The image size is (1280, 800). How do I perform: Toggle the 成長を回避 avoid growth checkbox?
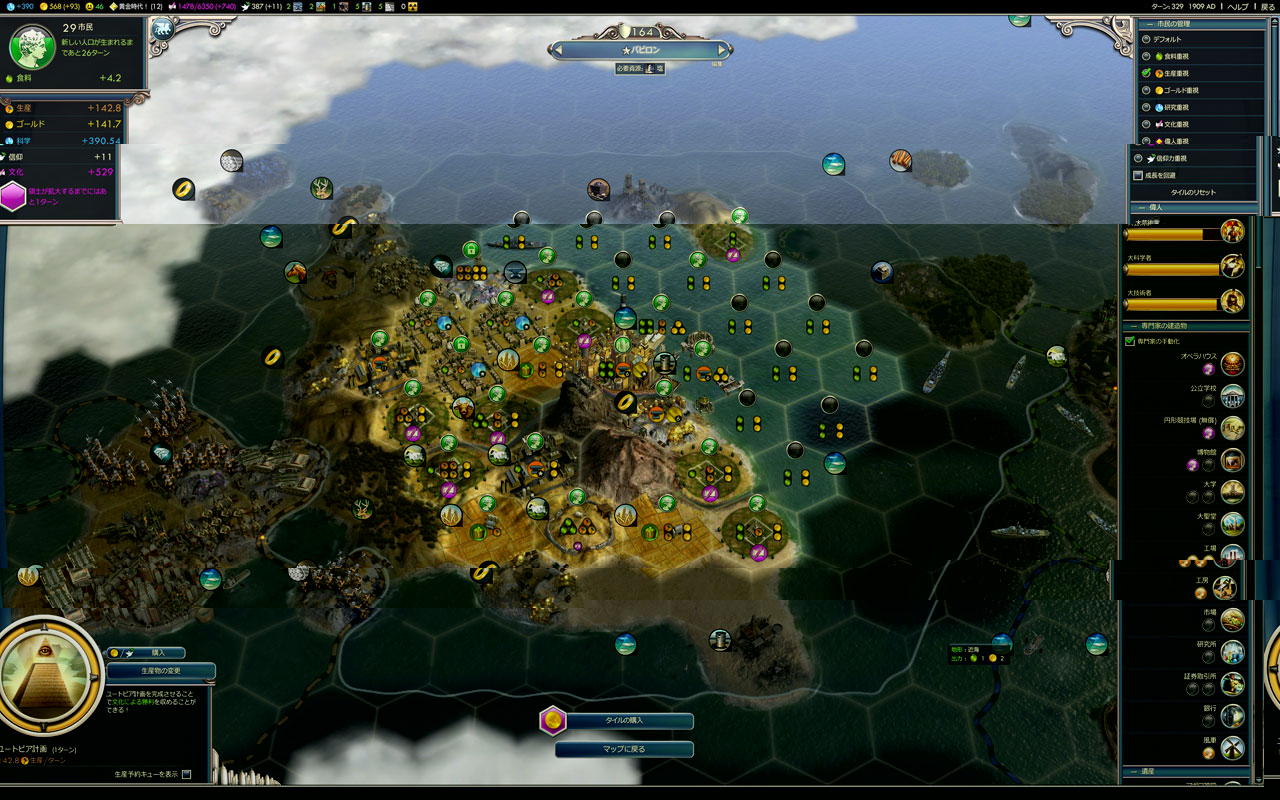[x=1138, y=175]
